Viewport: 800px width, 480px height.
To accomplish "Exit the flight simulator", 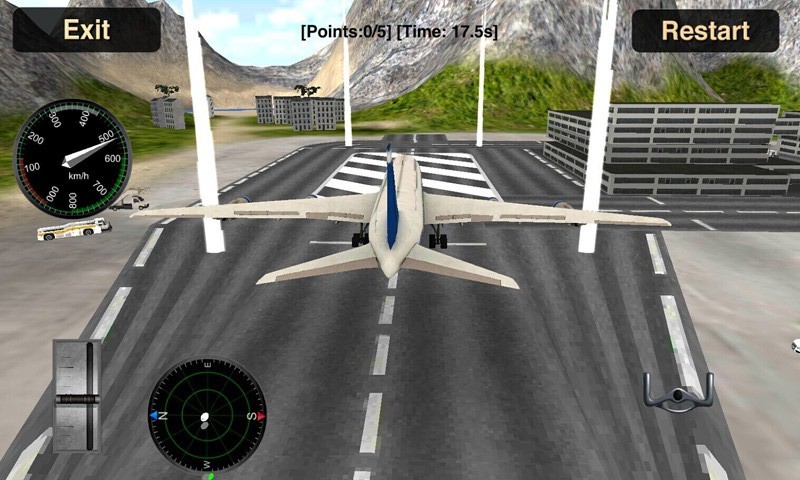I will 86,30.
